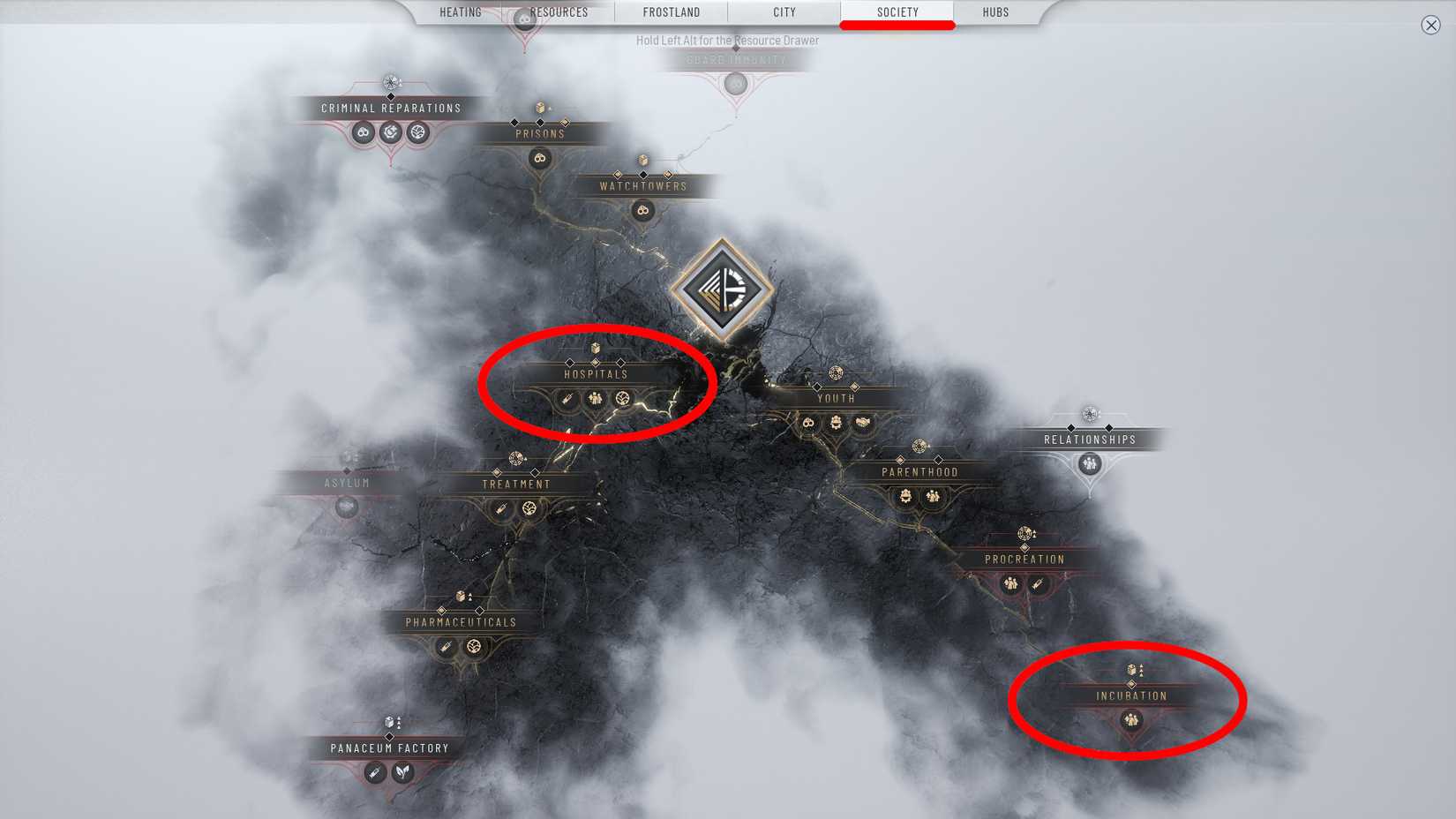Select the syringe icon under Hospitals
This screenshot has height=819, width=1456.
(569, 399)
